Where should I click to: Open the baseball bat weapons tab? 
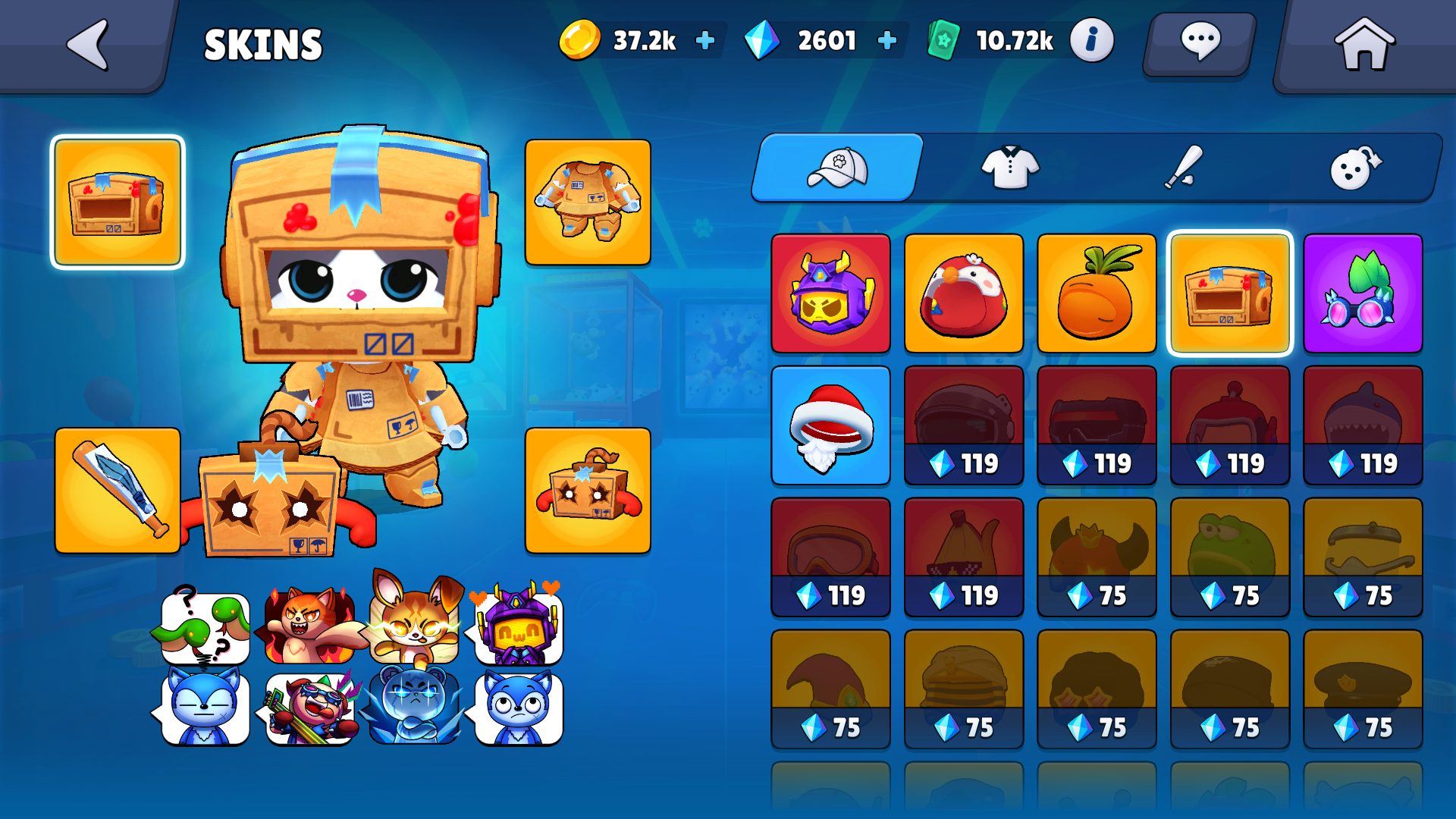pos(1183,168)
